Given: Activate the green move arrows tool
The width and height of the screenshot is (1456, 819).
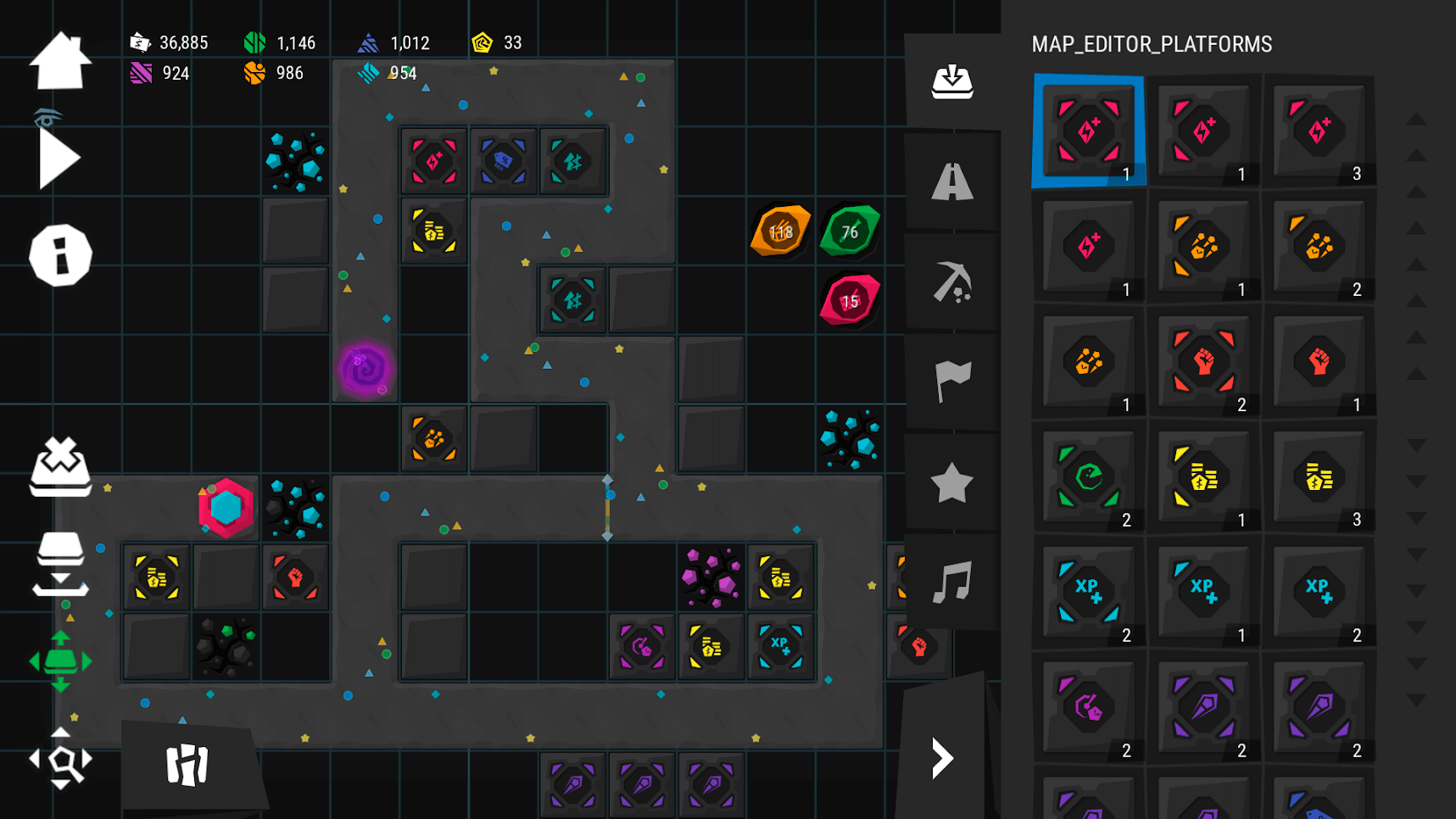Looking at the screenshot, I should [60, 660].
